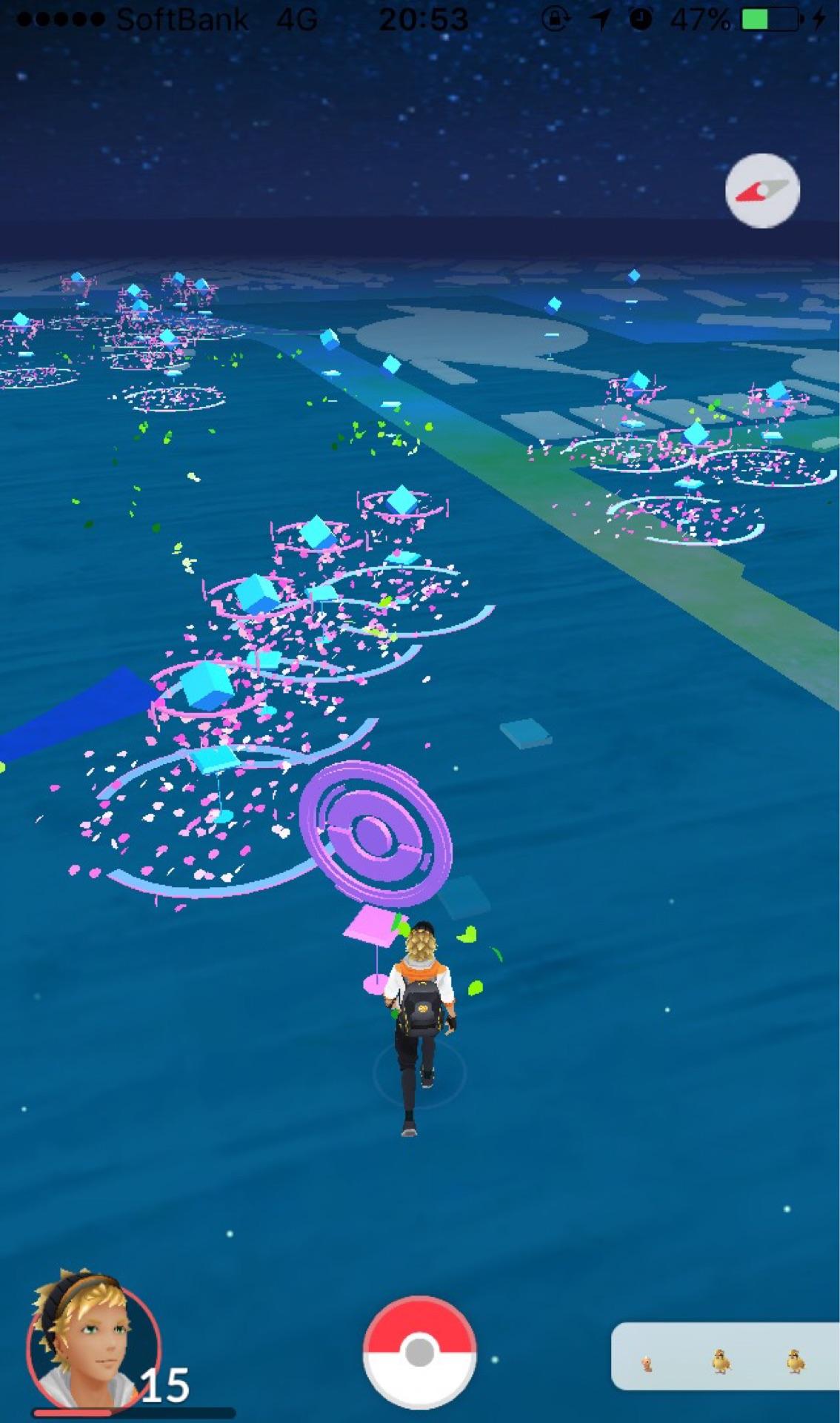This screenshot has height=1423, width=840.
Task: Toggle the compass map orientation
Action: (x=762, y=190)
